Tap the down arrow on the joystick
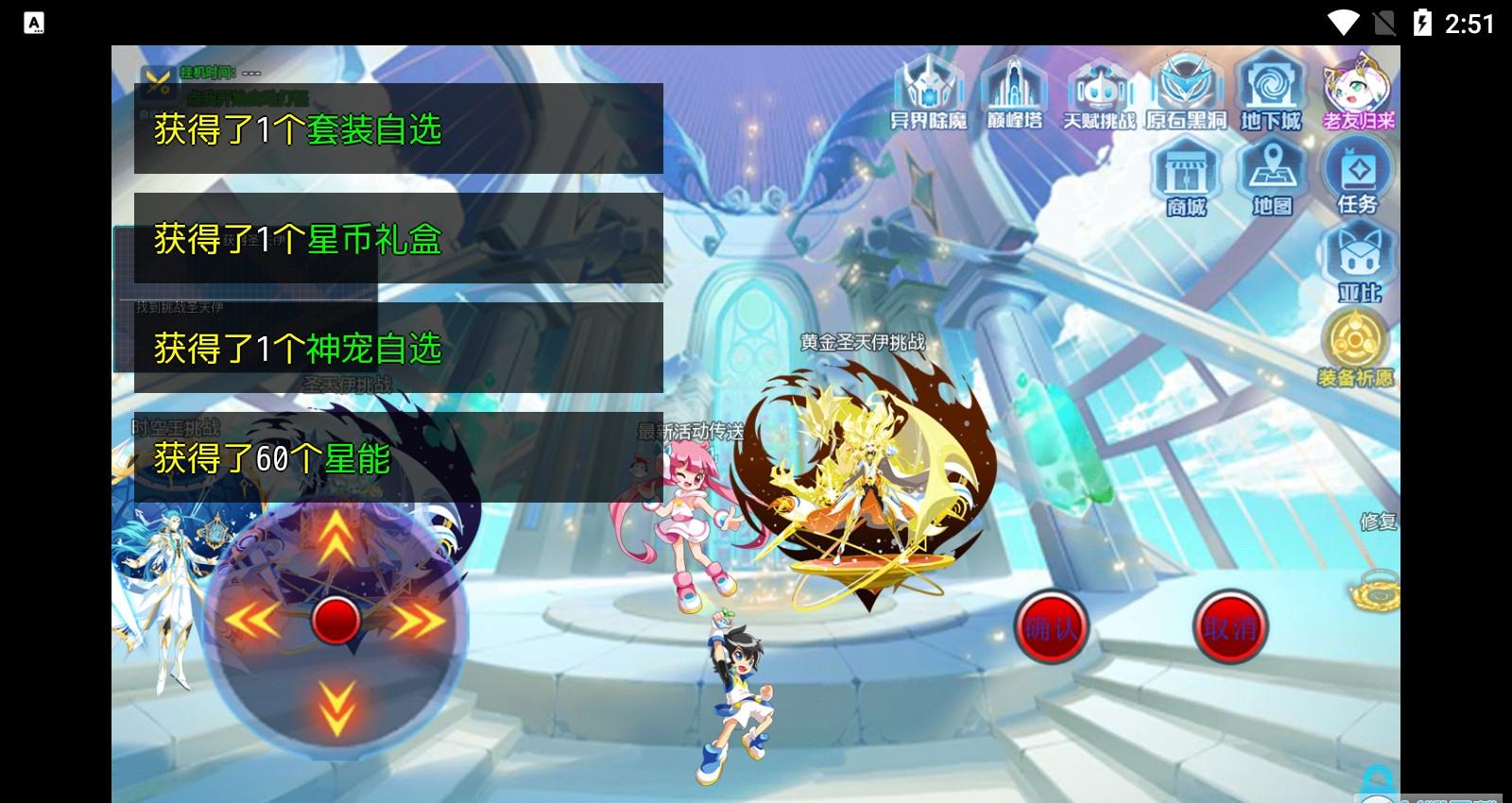 (335, 707)
